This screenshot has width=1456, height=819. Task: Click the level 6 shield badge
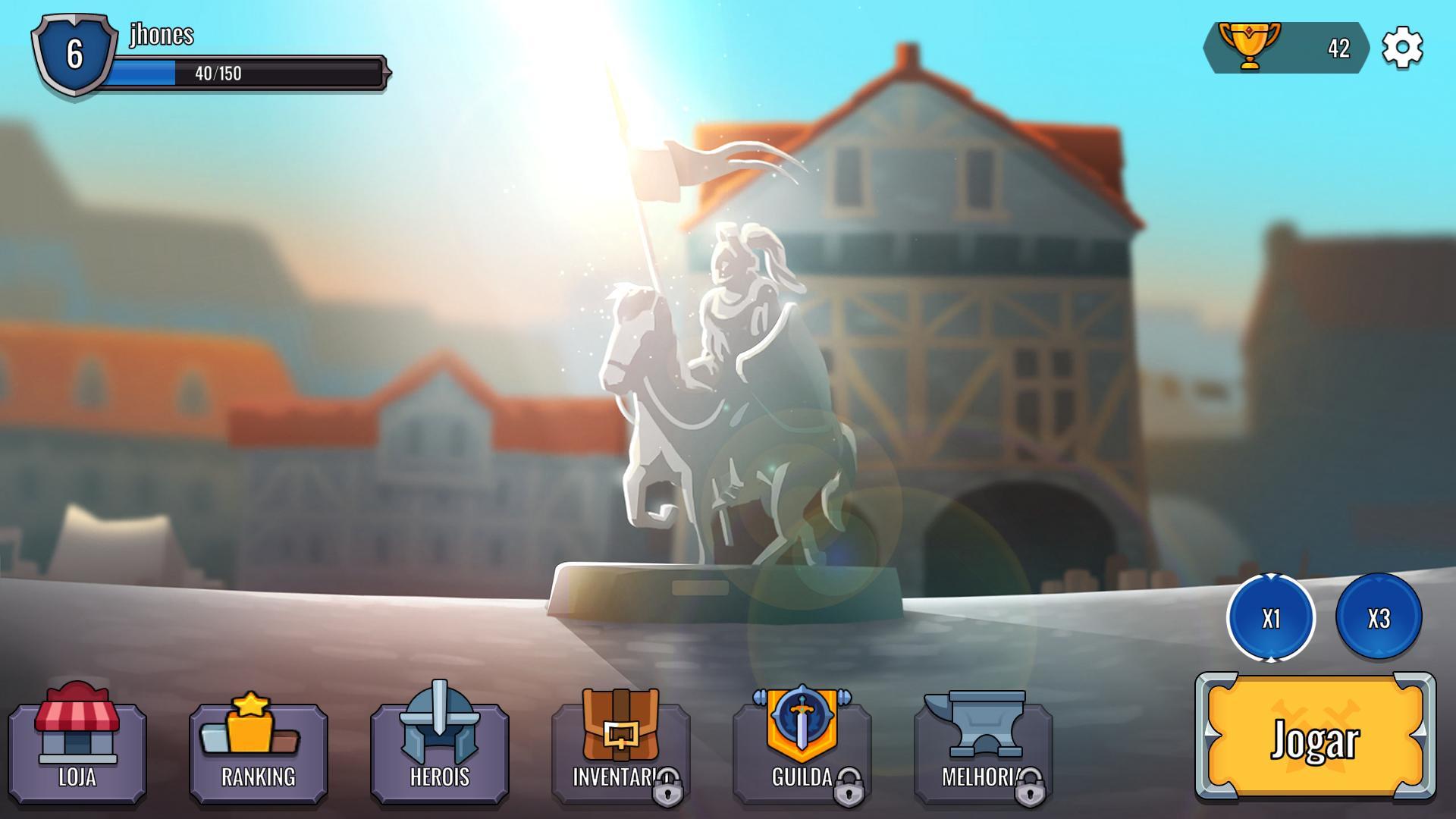(x=74, y=55)
